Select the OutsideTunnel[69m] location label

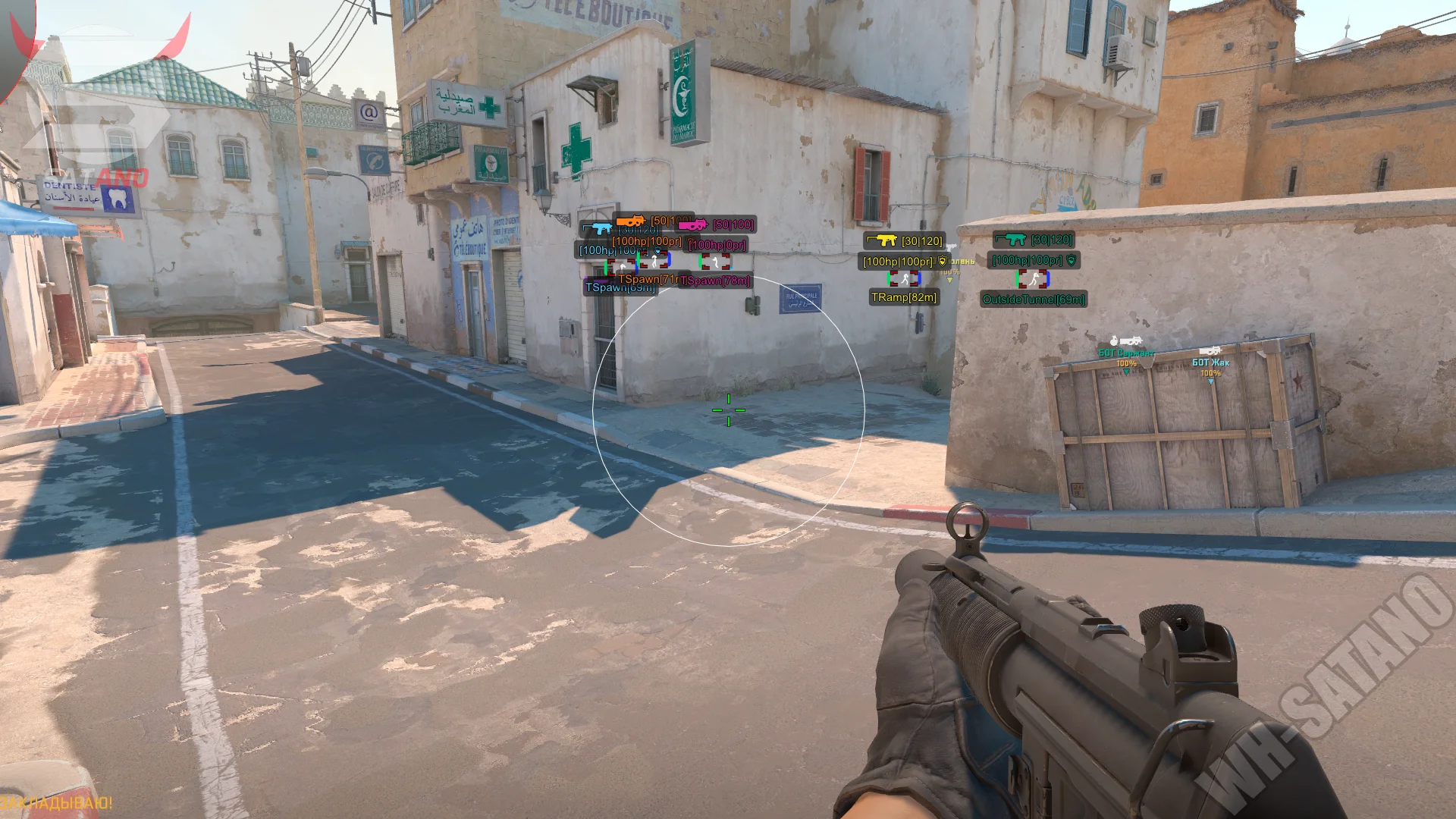[1034, 300]
